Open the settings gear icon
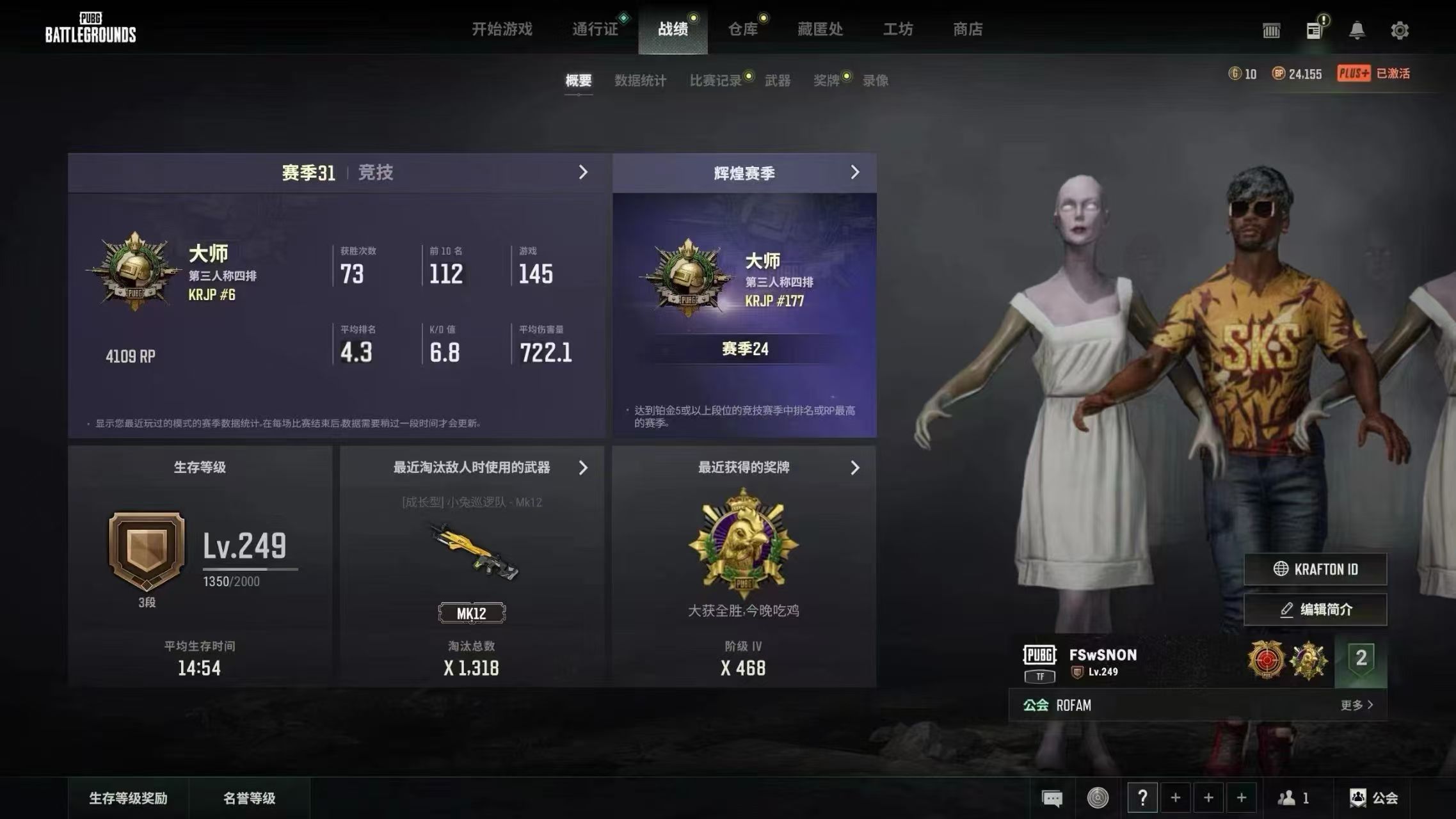The width and height of the screenshot is (1456, 819). [x=1400, y=29]
